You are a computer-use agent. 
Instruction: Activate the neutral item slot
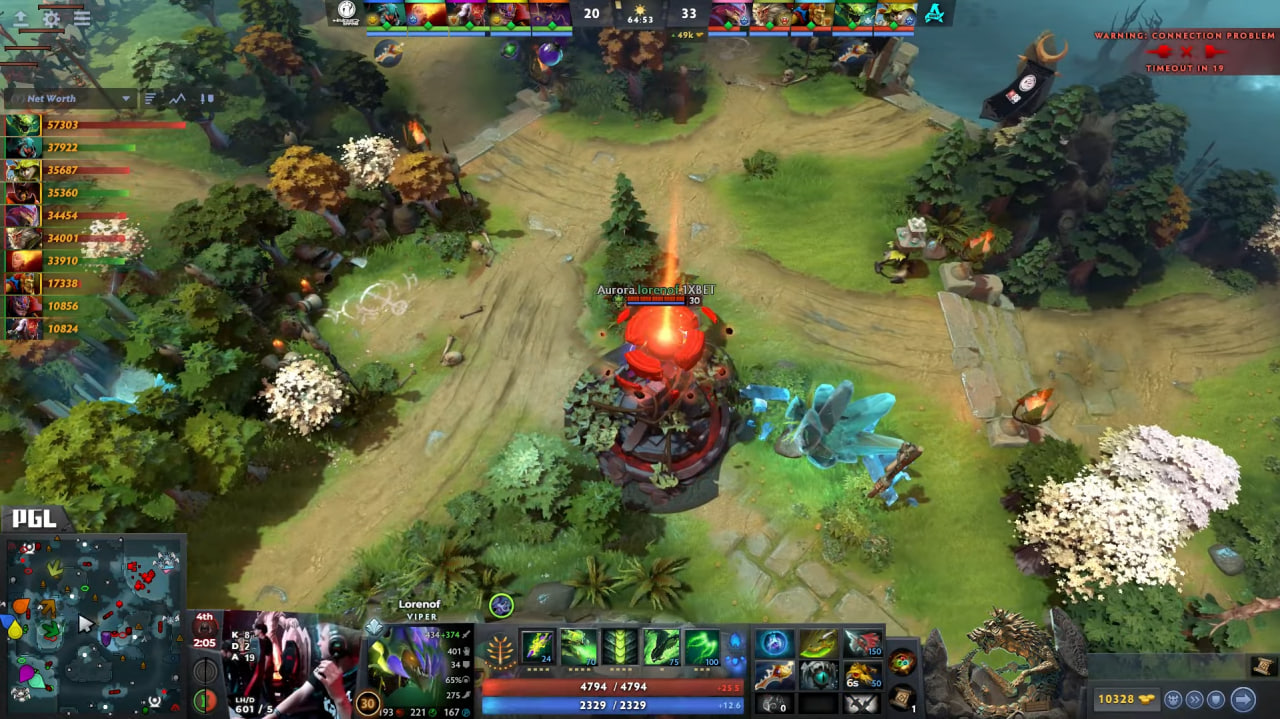click(x=903, y=662)
